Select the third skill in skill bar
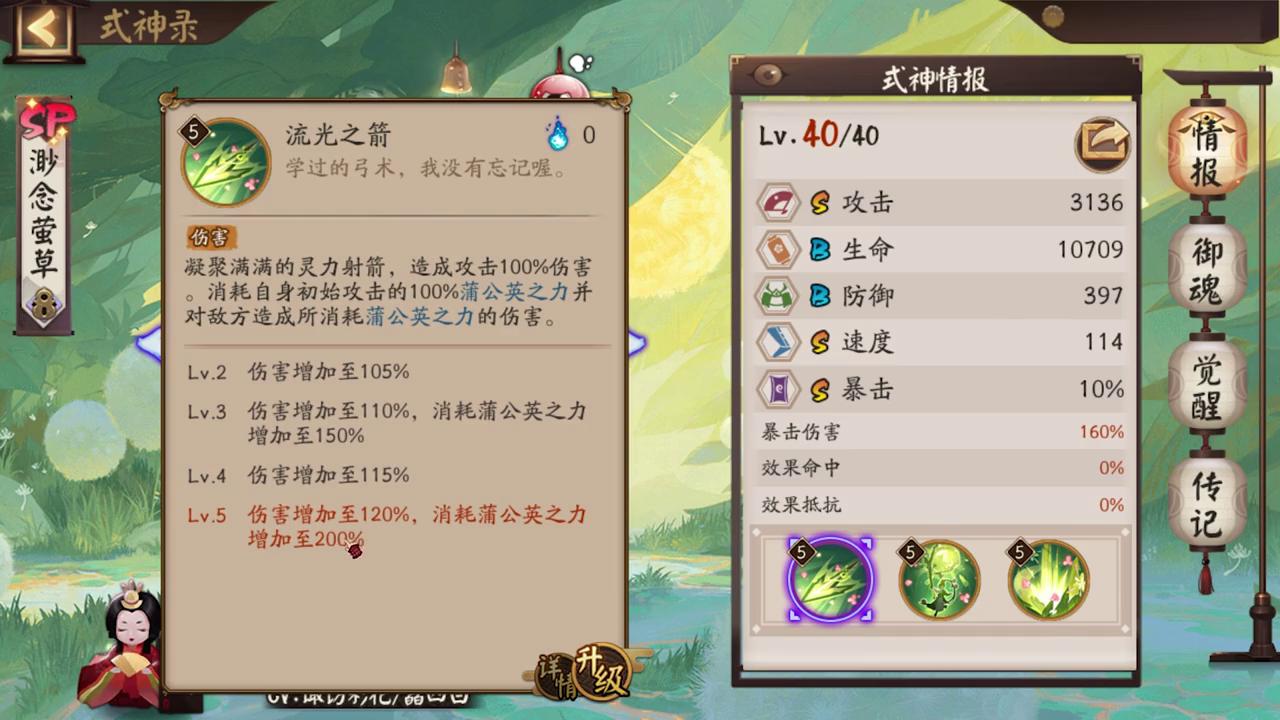 [1046, 580]
